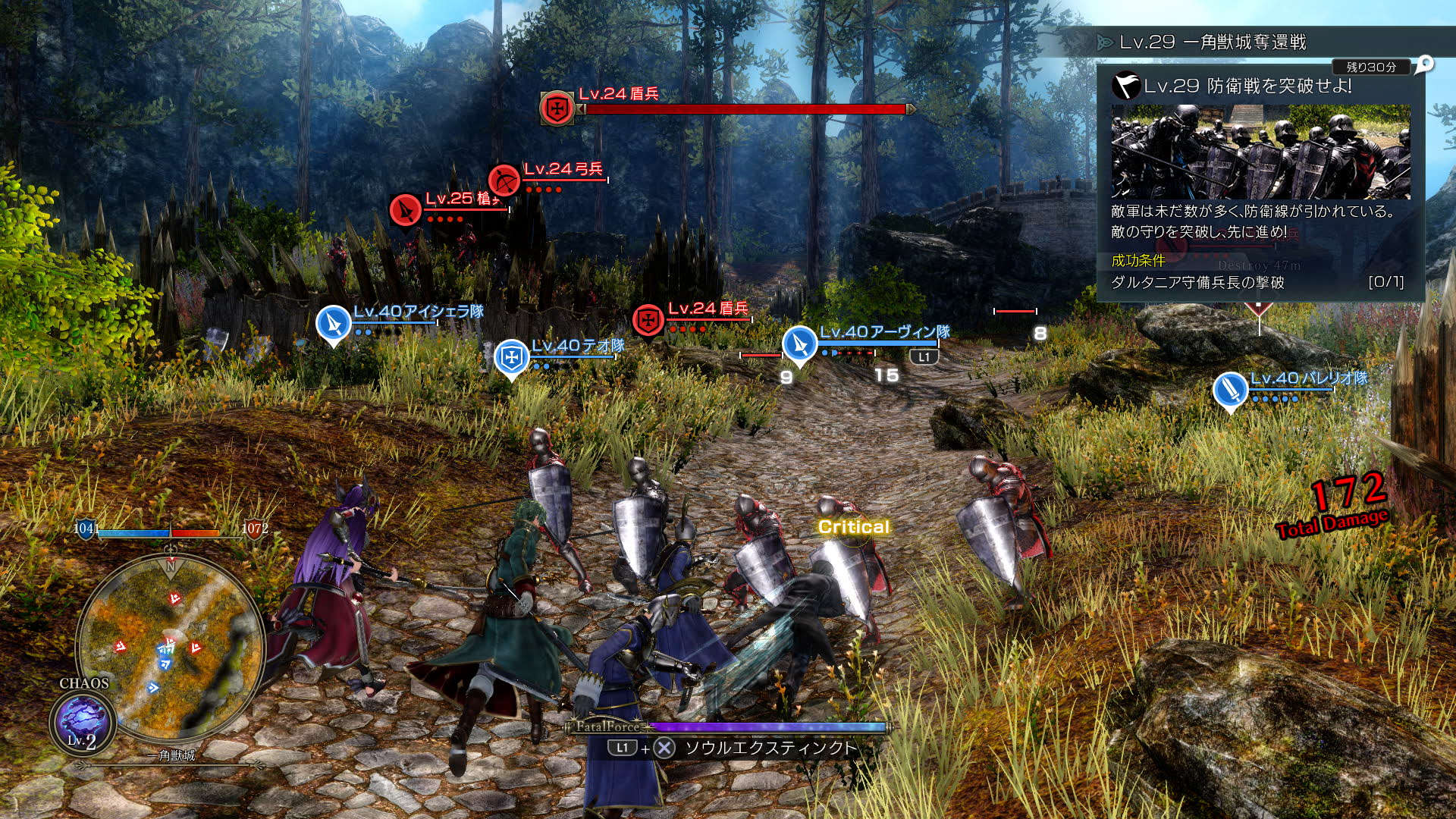Viewport: 1456px width, 819px height.
Task: Target the Lv.24 弓兵 bow enemy marker
Action: coord(504,180)
